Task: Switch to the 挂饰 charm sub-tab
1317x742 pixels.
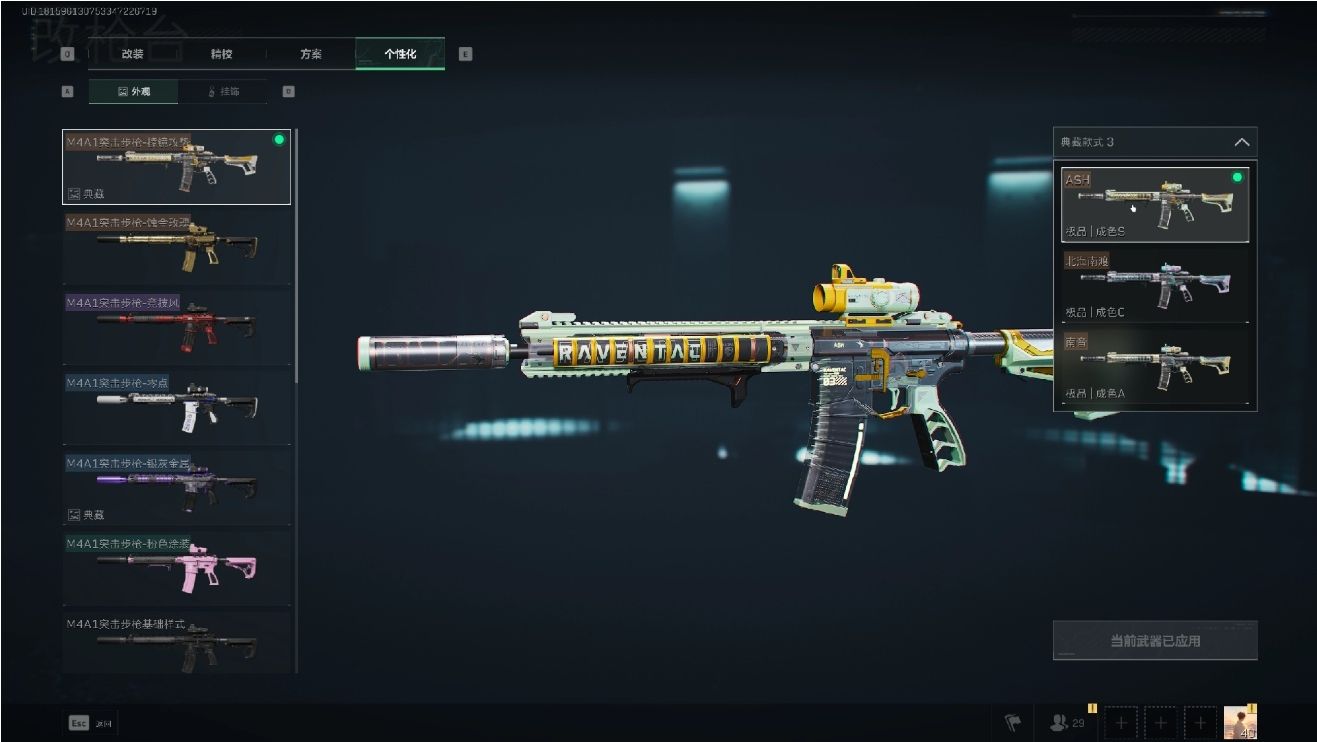Action: [223, 91]
